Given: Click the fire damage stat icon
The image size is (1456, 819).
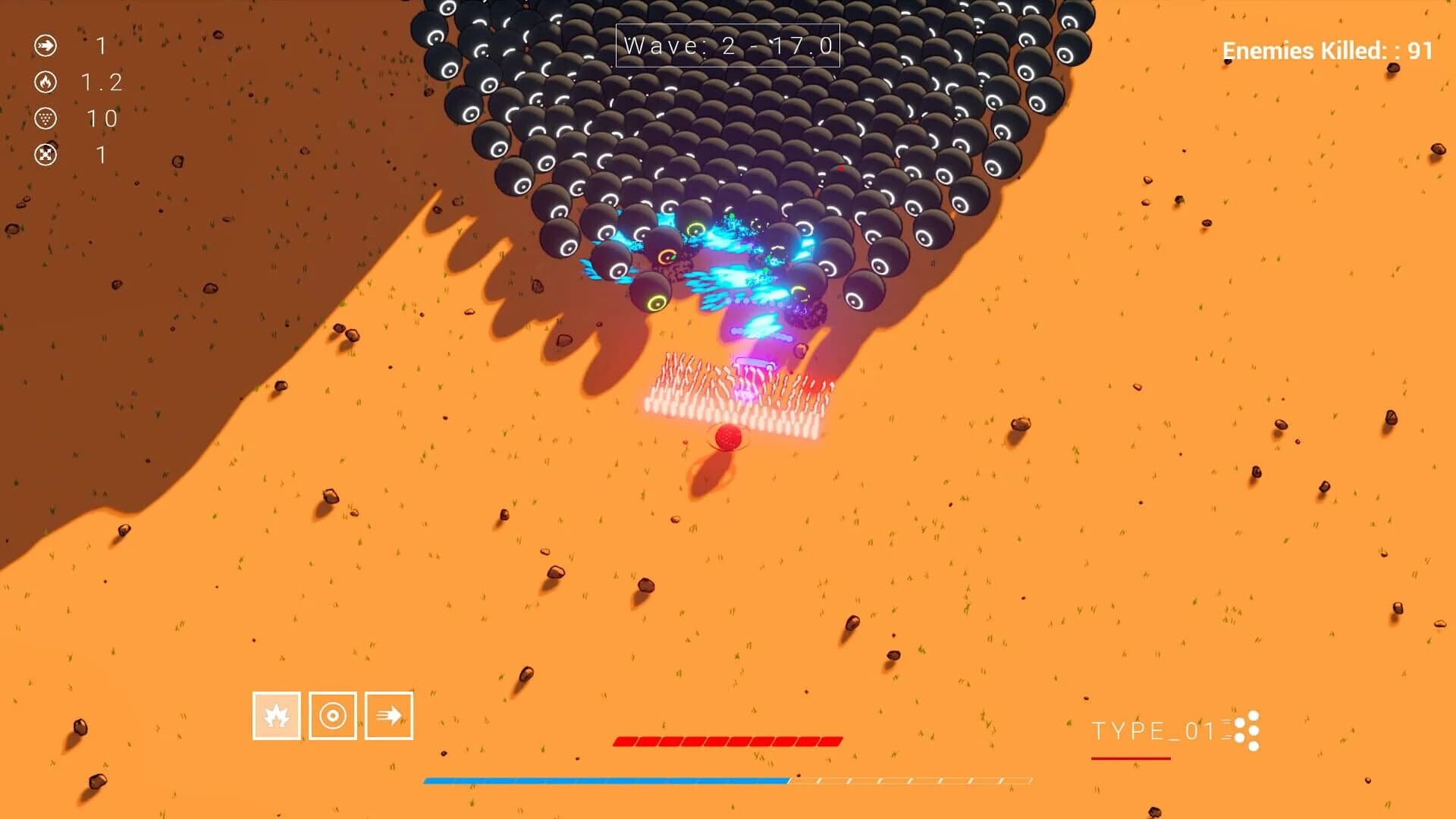Looking at the screenshot, I should (47, 82).
